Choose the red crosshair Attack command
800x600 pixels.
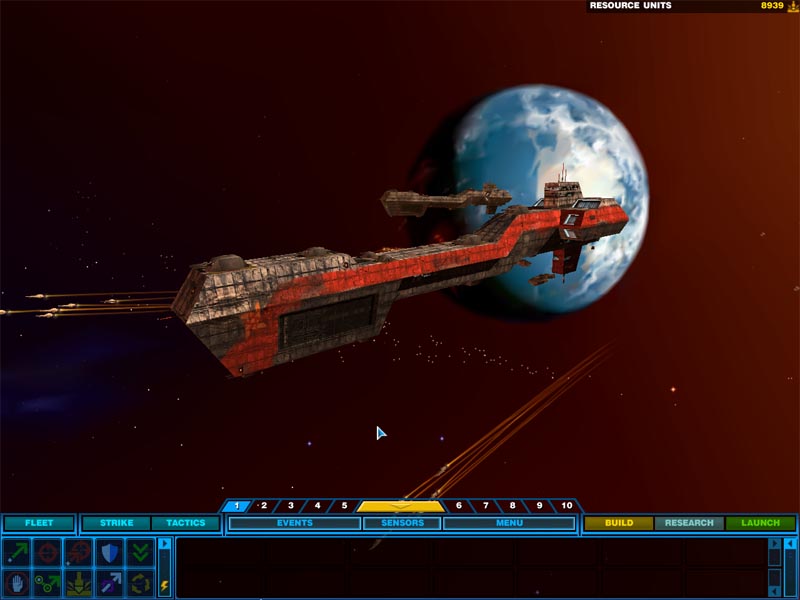47,552
